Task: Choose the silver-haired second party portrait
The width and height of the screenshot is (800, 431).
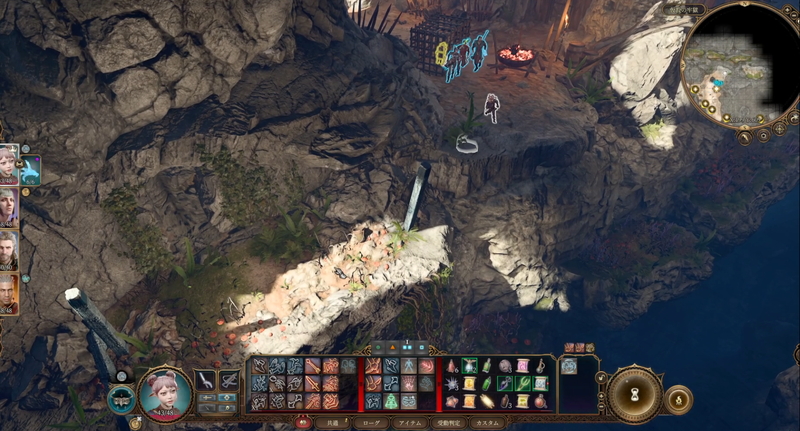Action: tap(9, 208)
